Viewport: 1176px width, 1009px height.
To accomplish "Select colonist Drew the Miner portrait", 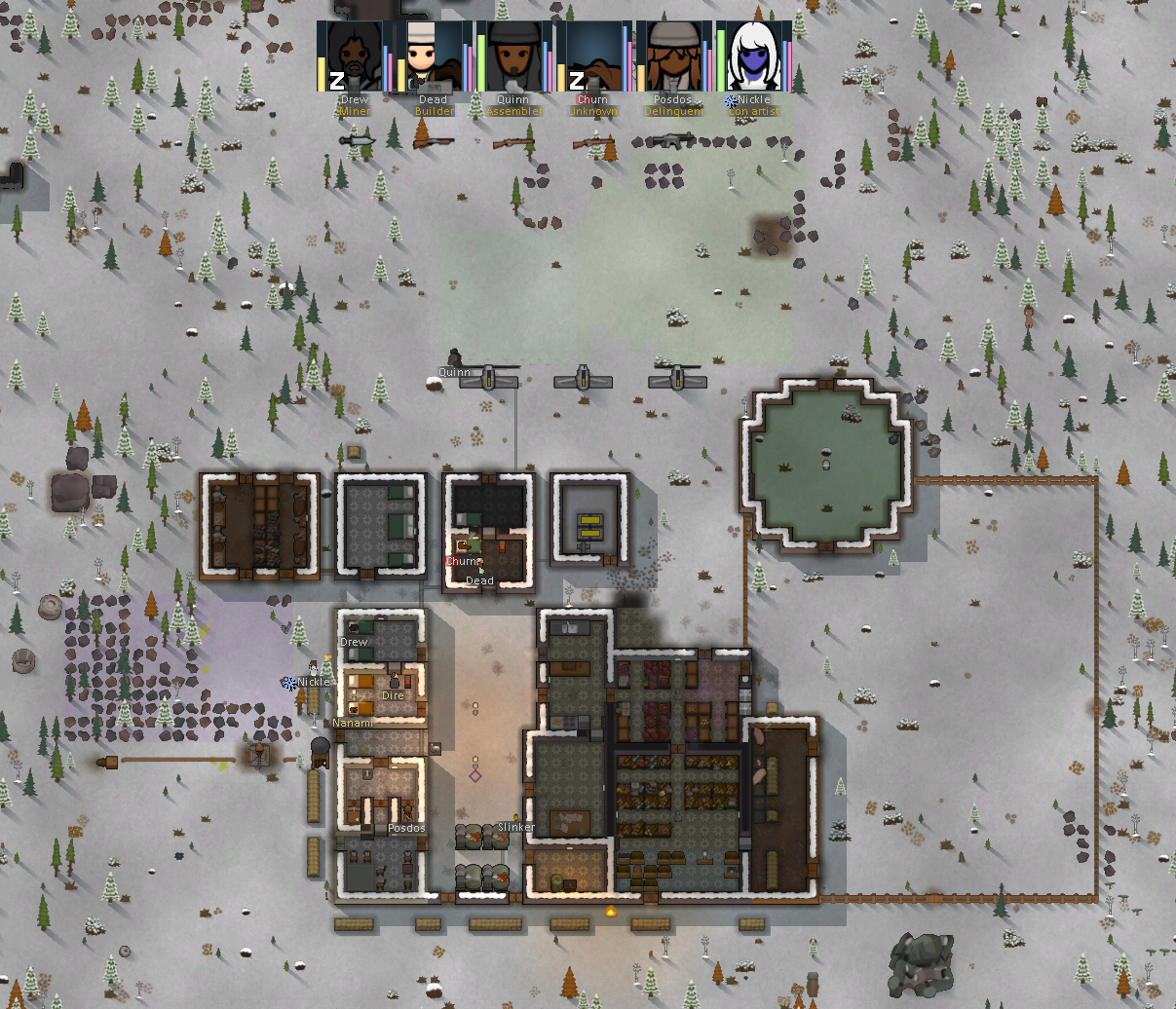I will (x=354, y=57).
